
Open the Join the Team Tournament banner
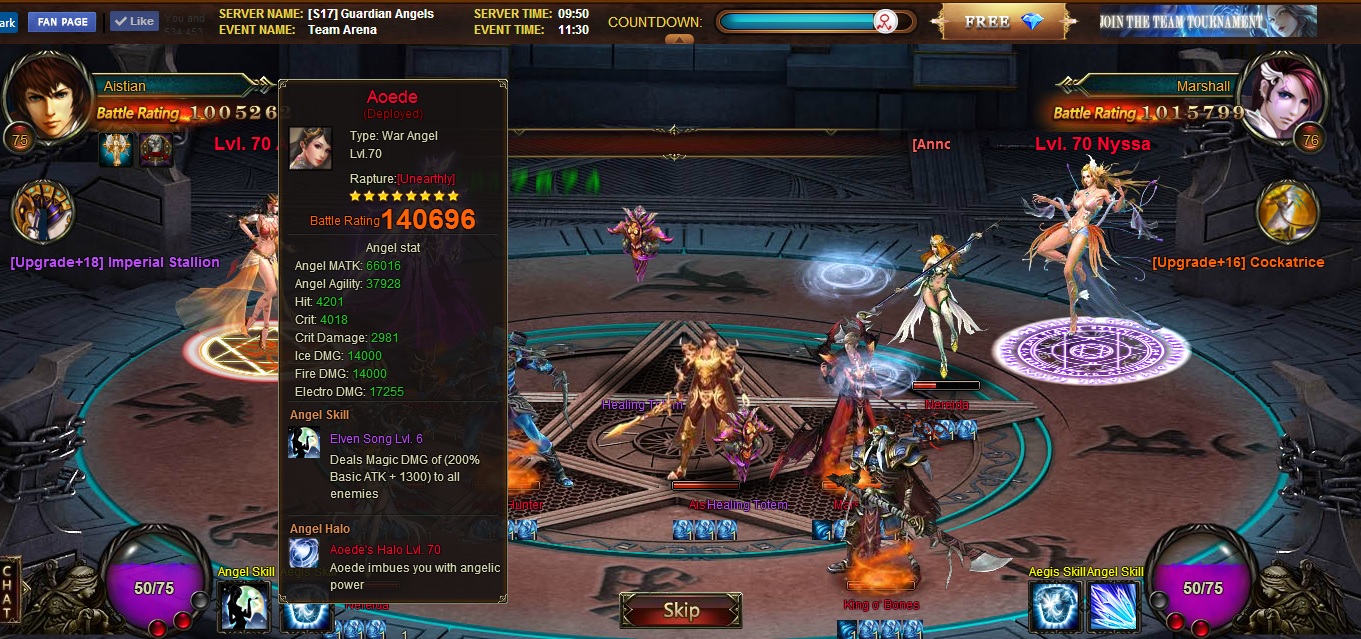pyautogui.click(x=1207, y=21)
